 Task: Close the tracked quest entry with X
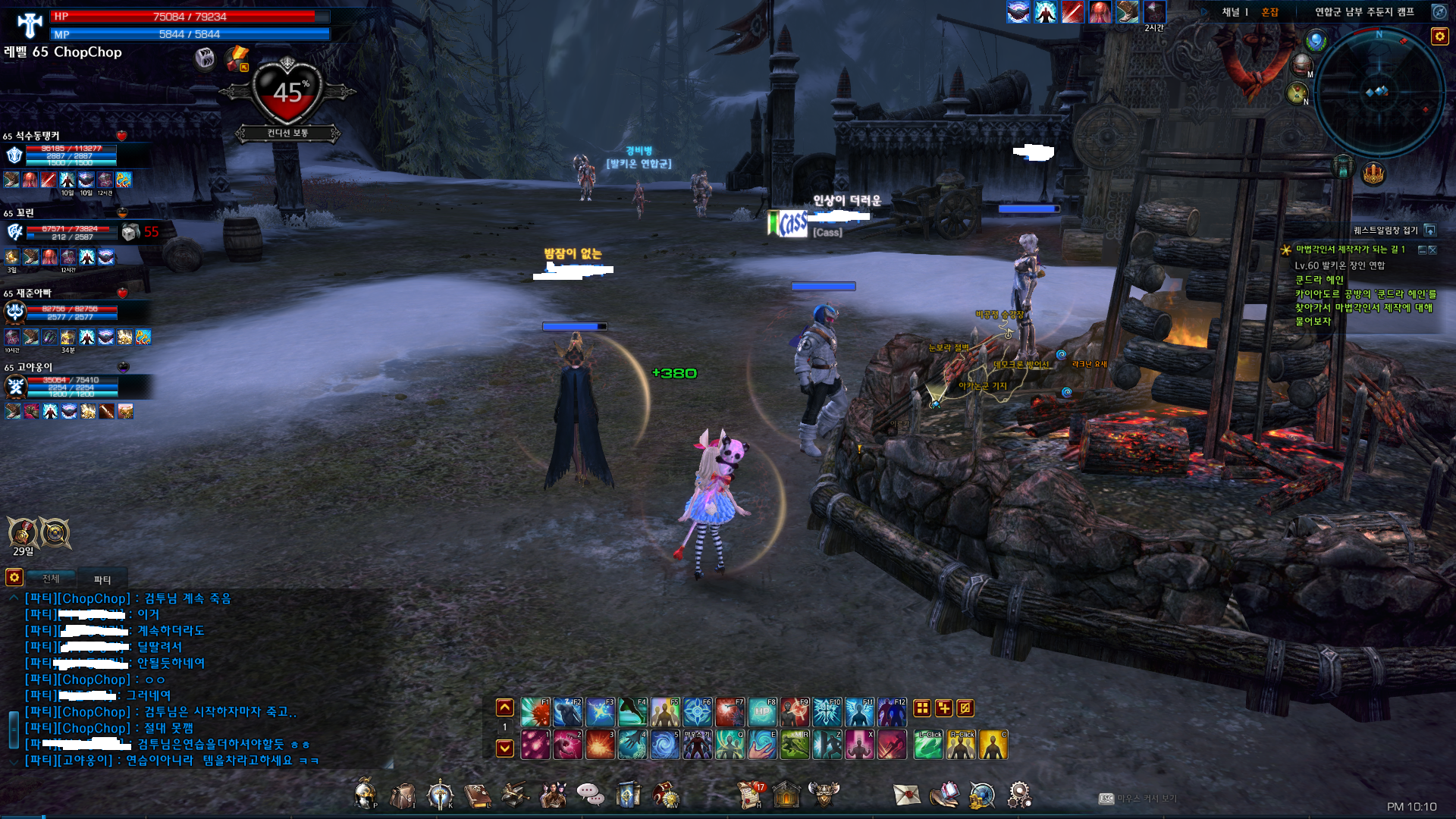[1432, 249]
